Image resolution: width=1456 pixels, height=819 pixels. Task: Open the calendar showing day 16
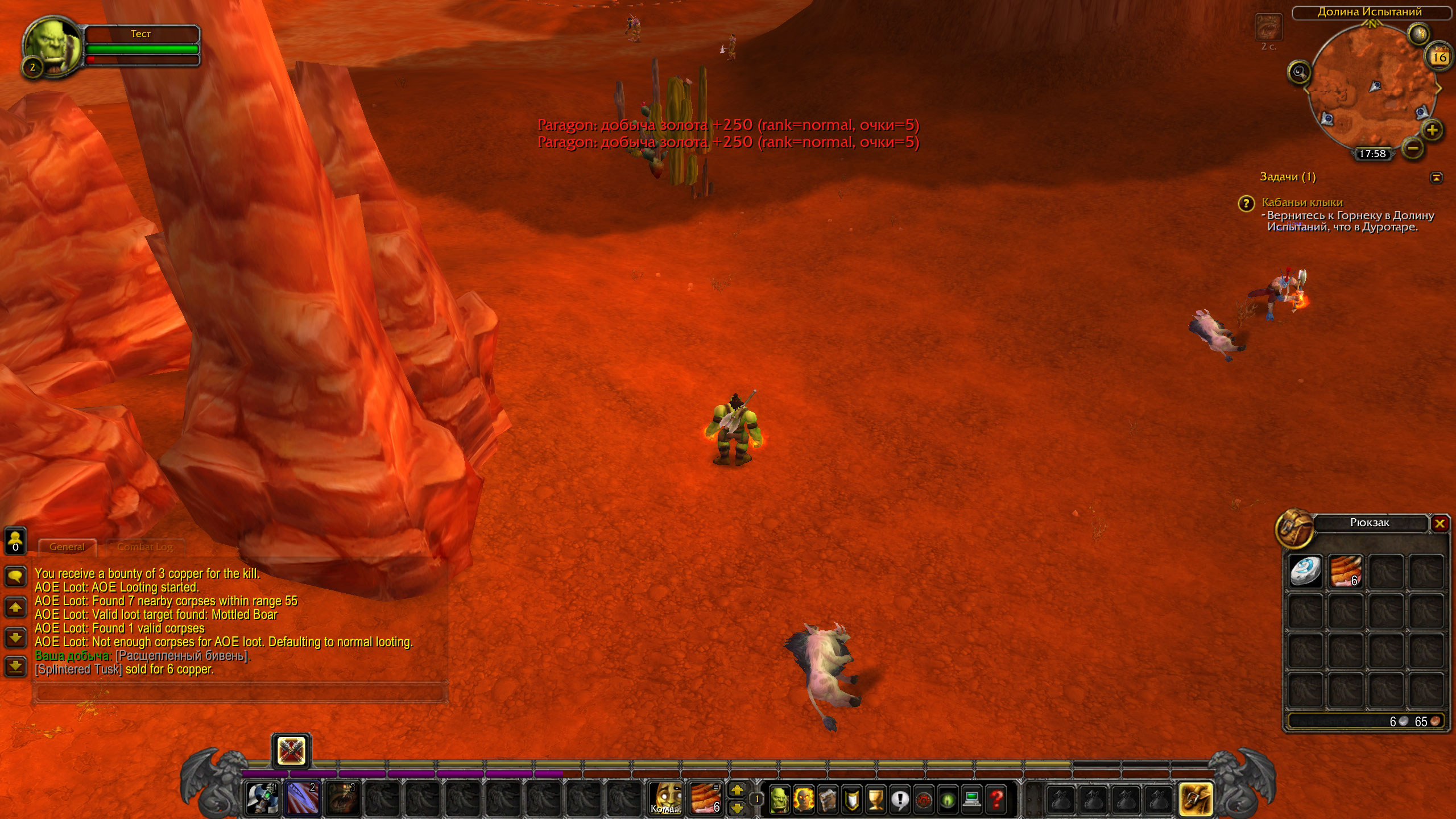(x=1440, y=57)
